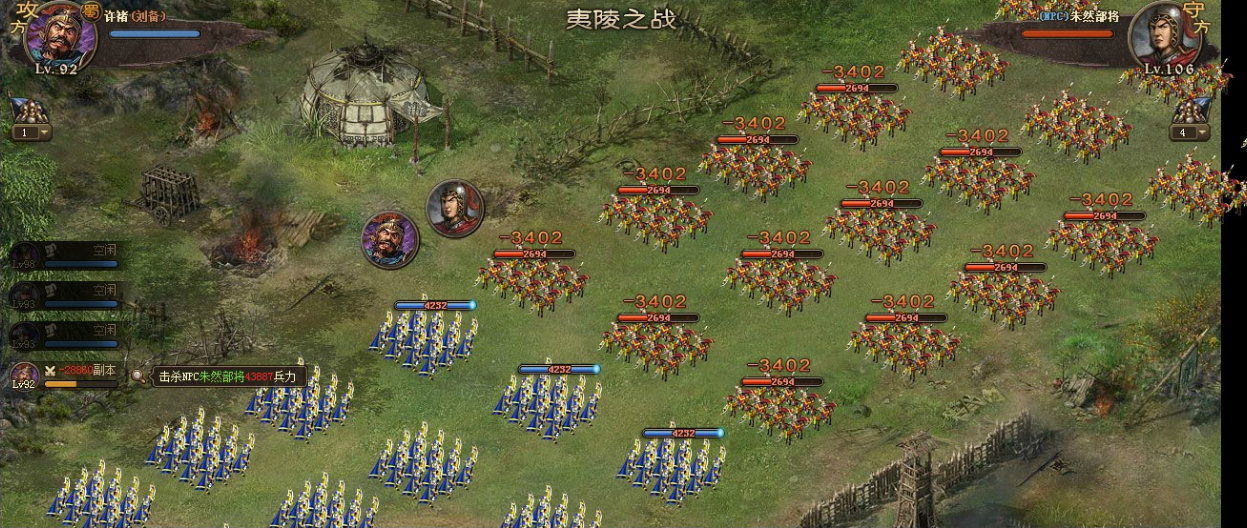Click the helmeted general's round battlefield portrait
Viewport: 1247px width, 528px height.
pos(455,208)
